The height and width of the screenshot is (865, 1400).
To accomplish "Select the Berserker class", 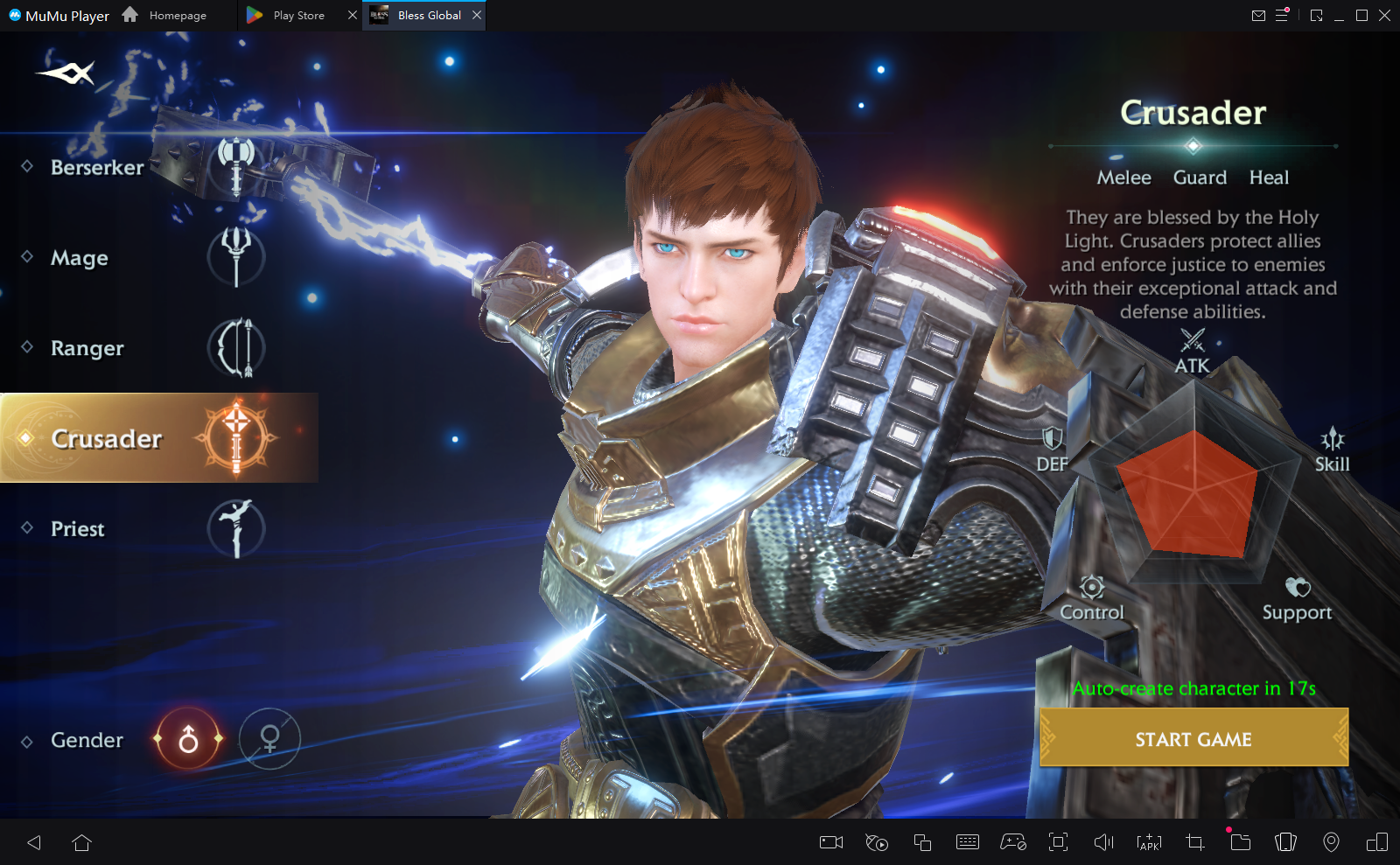I will (98, 167).
